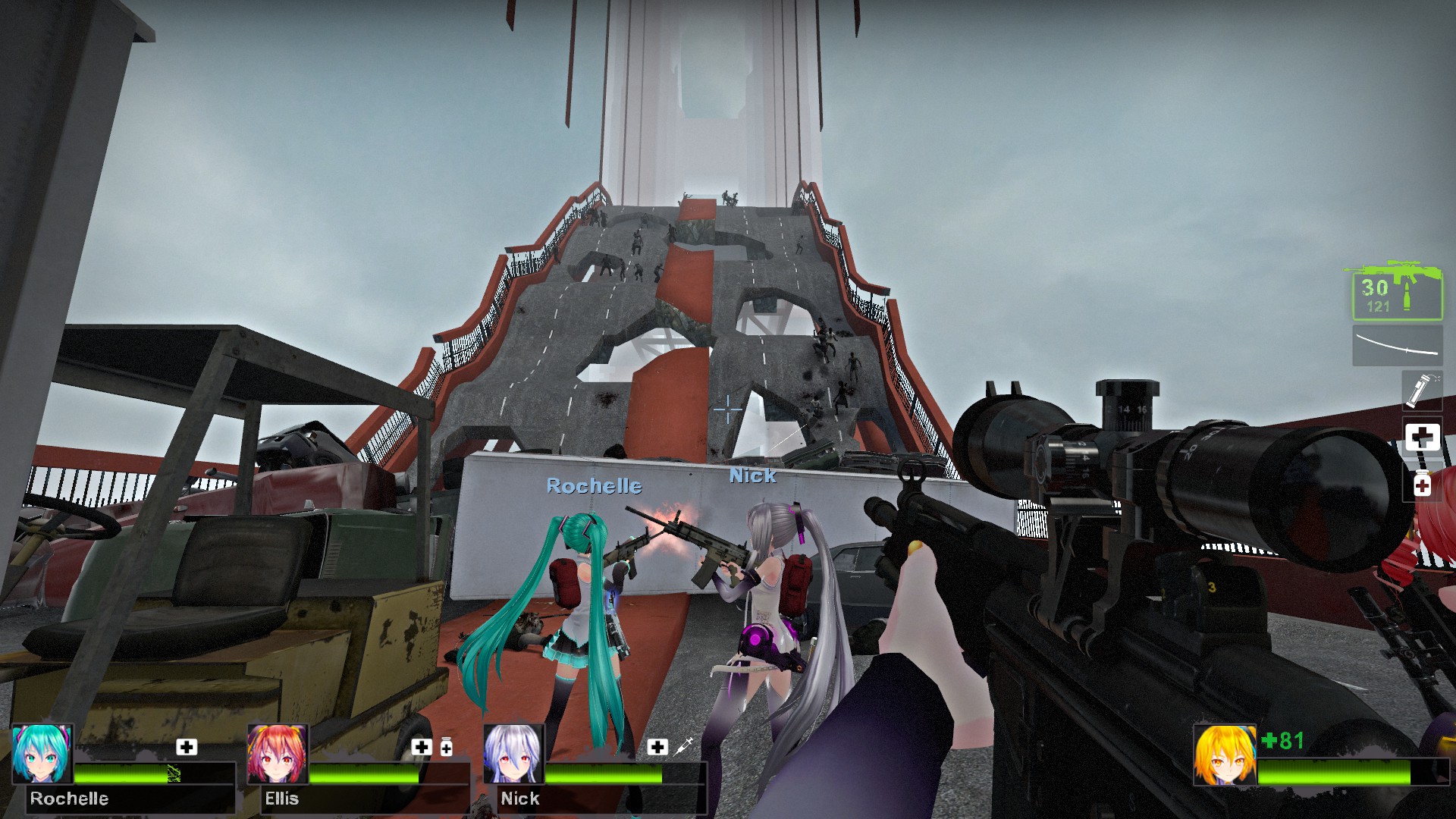Image resolution: width=1456 pixels, height=819 pixels.
Task: Equip the pipe bomb slot
Action: [x=1421, y=391]
